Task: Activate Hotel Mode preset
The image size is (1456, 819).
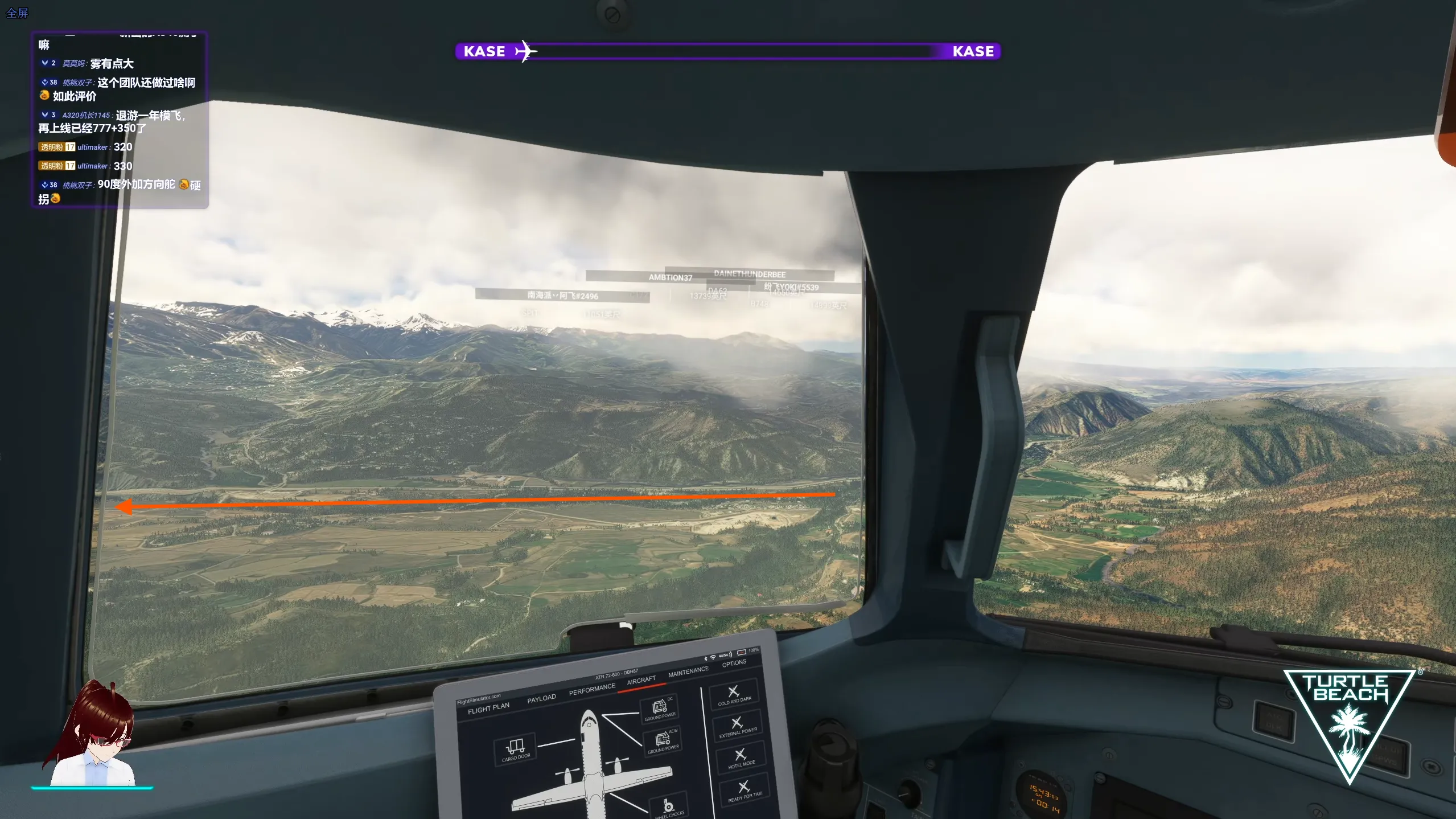Action: coord(741,758)
